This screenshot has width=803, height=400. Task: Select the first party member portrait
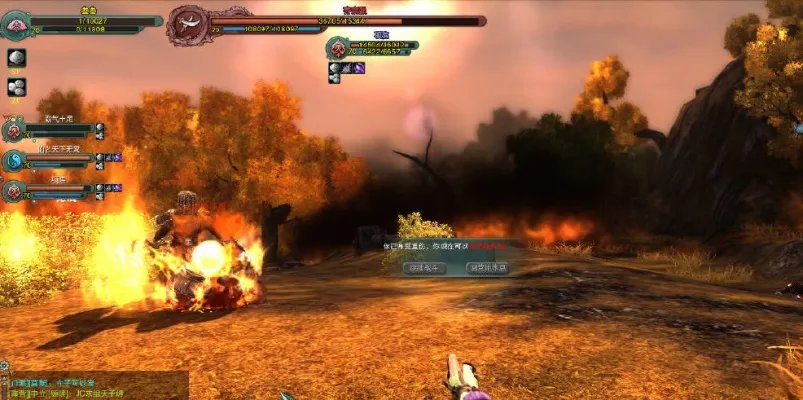(13, 129)
